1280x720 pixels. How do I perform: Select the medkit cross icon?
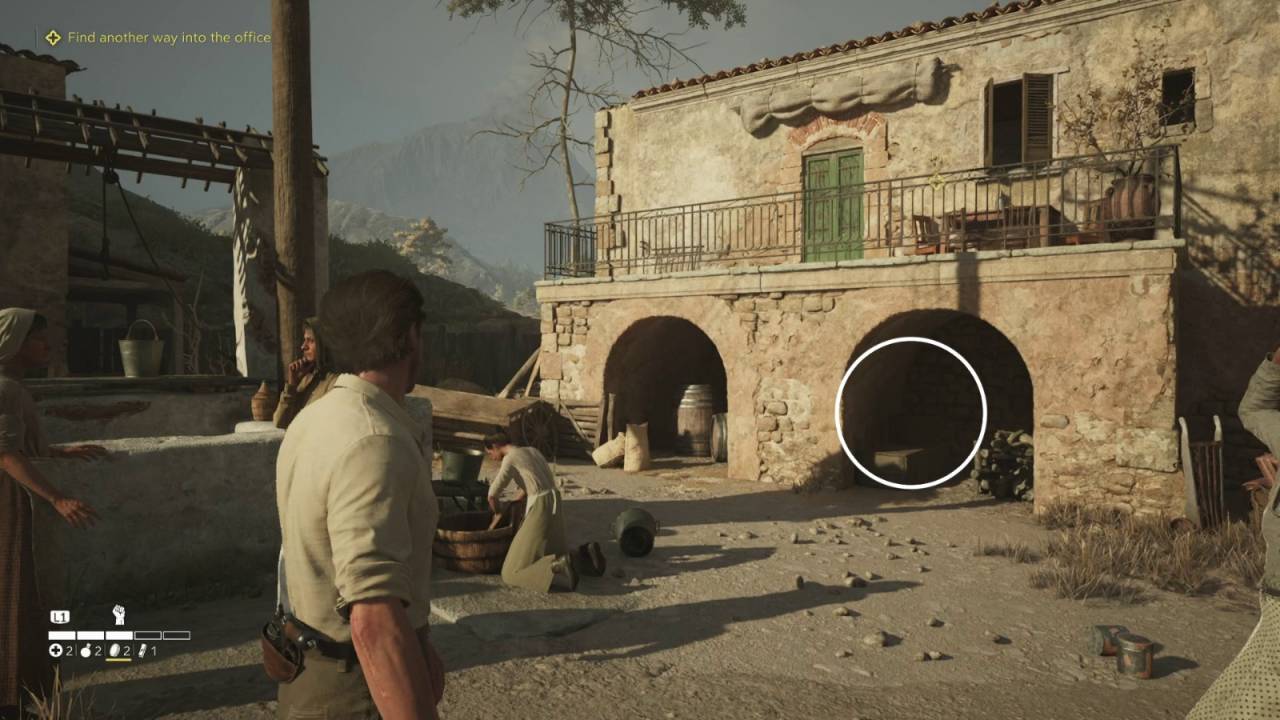[x=56, y=651]
